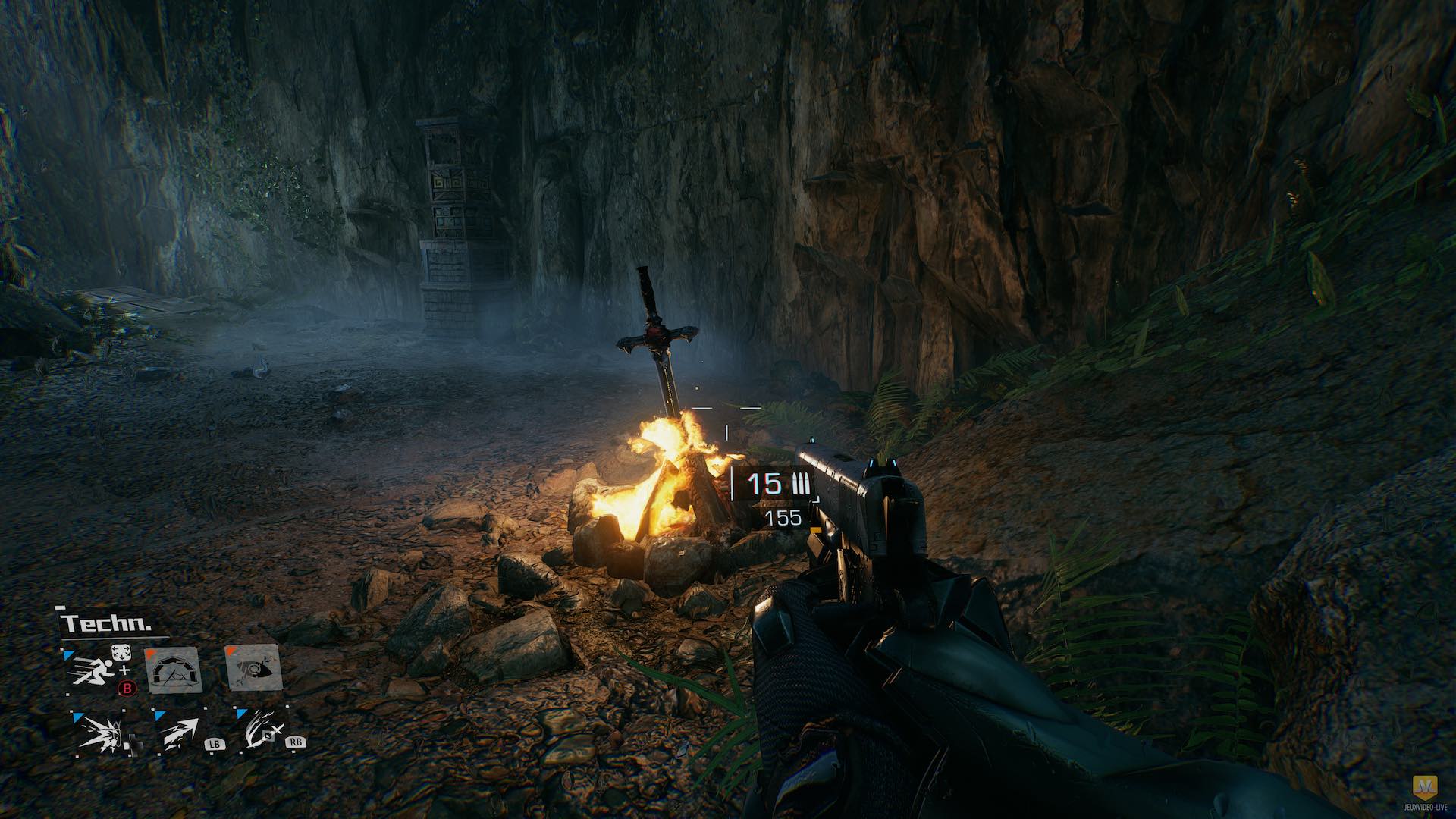Click the Techn. panel header
The width and height of the screenshot is (1456, 819).
106,624
